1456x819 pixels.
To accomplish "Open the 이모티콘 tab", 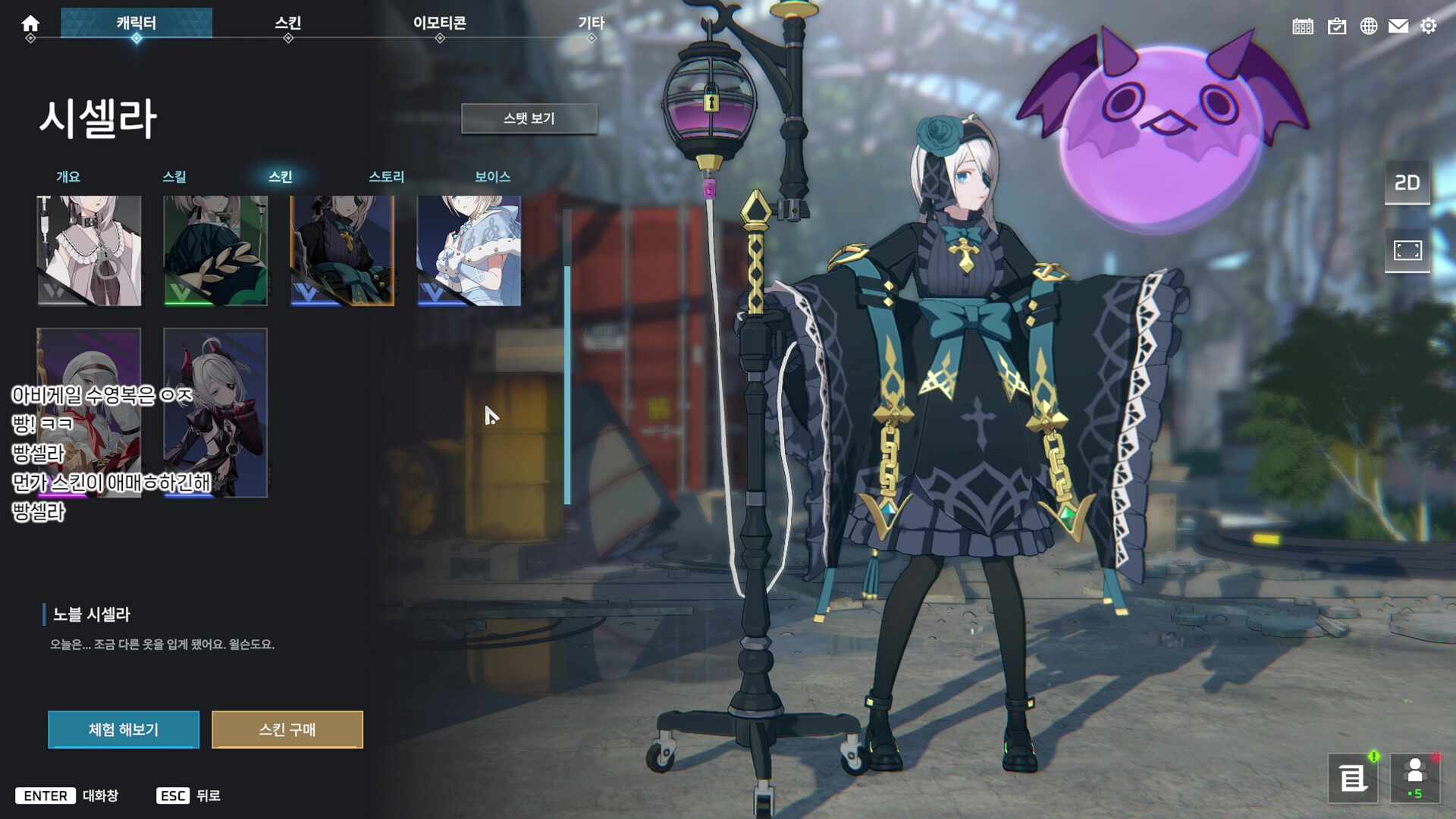I will click(440, 24).
